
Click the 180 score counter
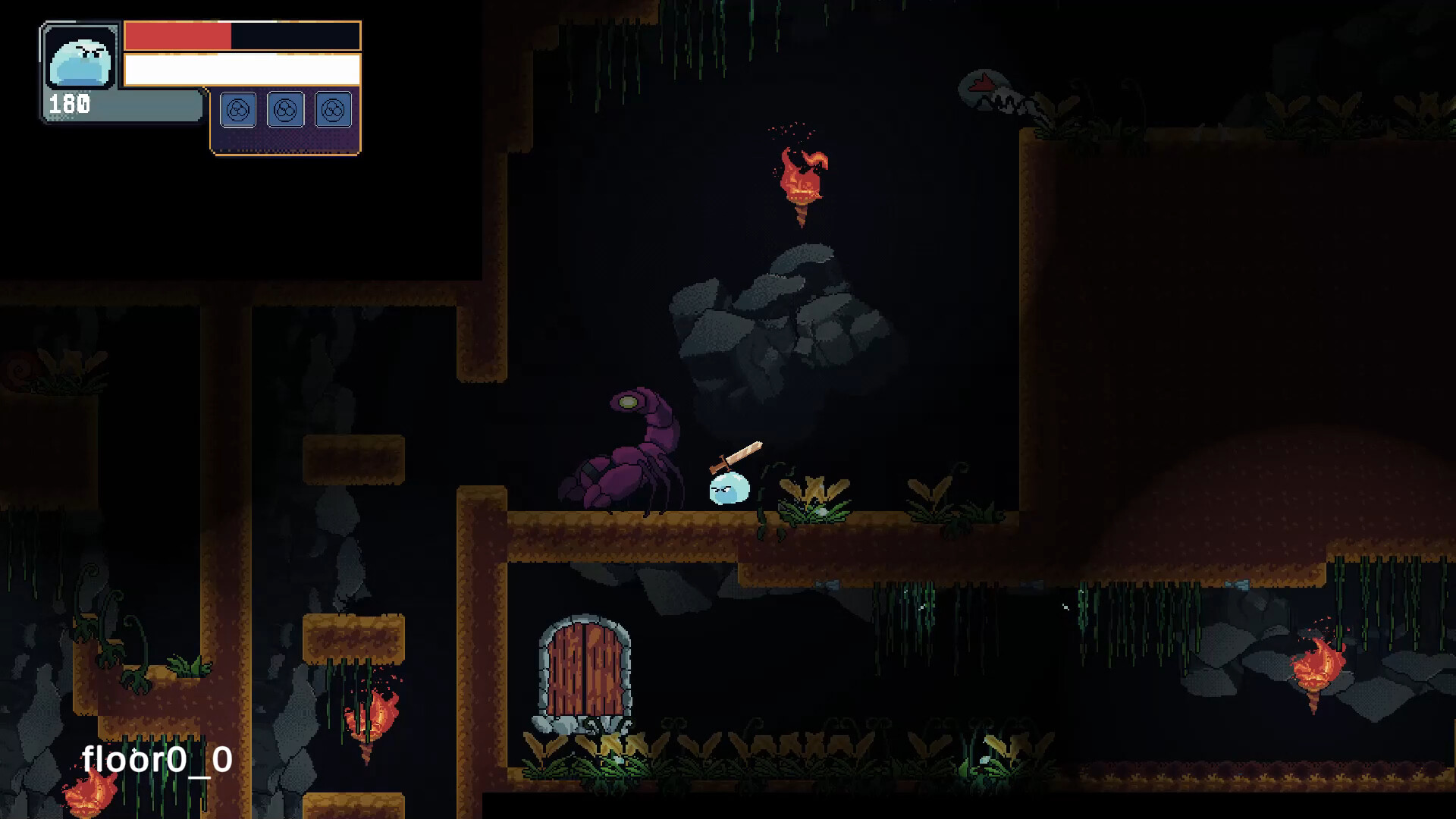(68, 102)
